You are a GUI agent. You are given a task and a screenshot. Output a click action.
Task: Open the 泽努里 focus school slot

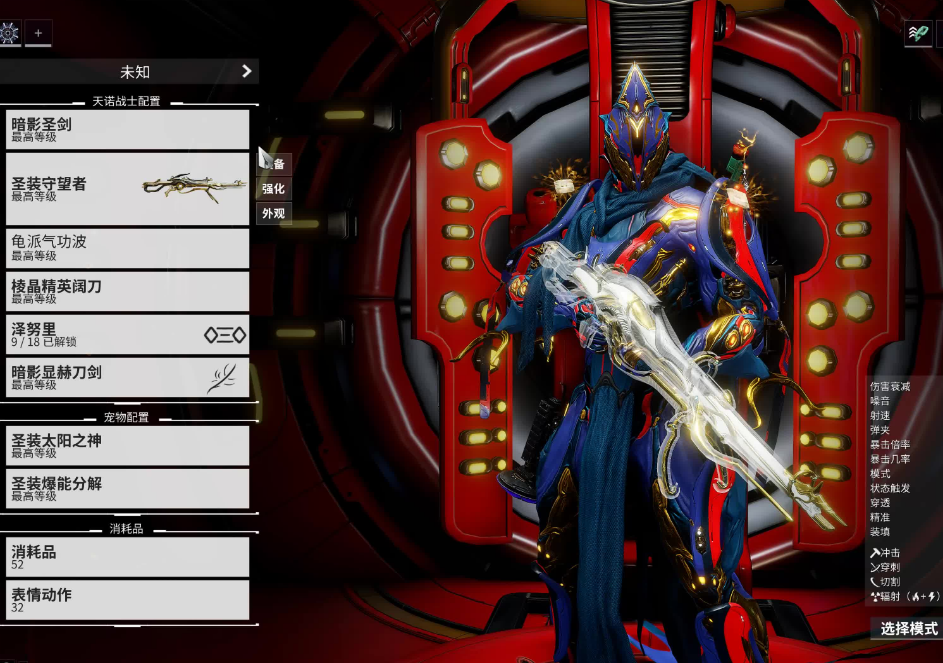pyautogui.click(x=125, y=334)
